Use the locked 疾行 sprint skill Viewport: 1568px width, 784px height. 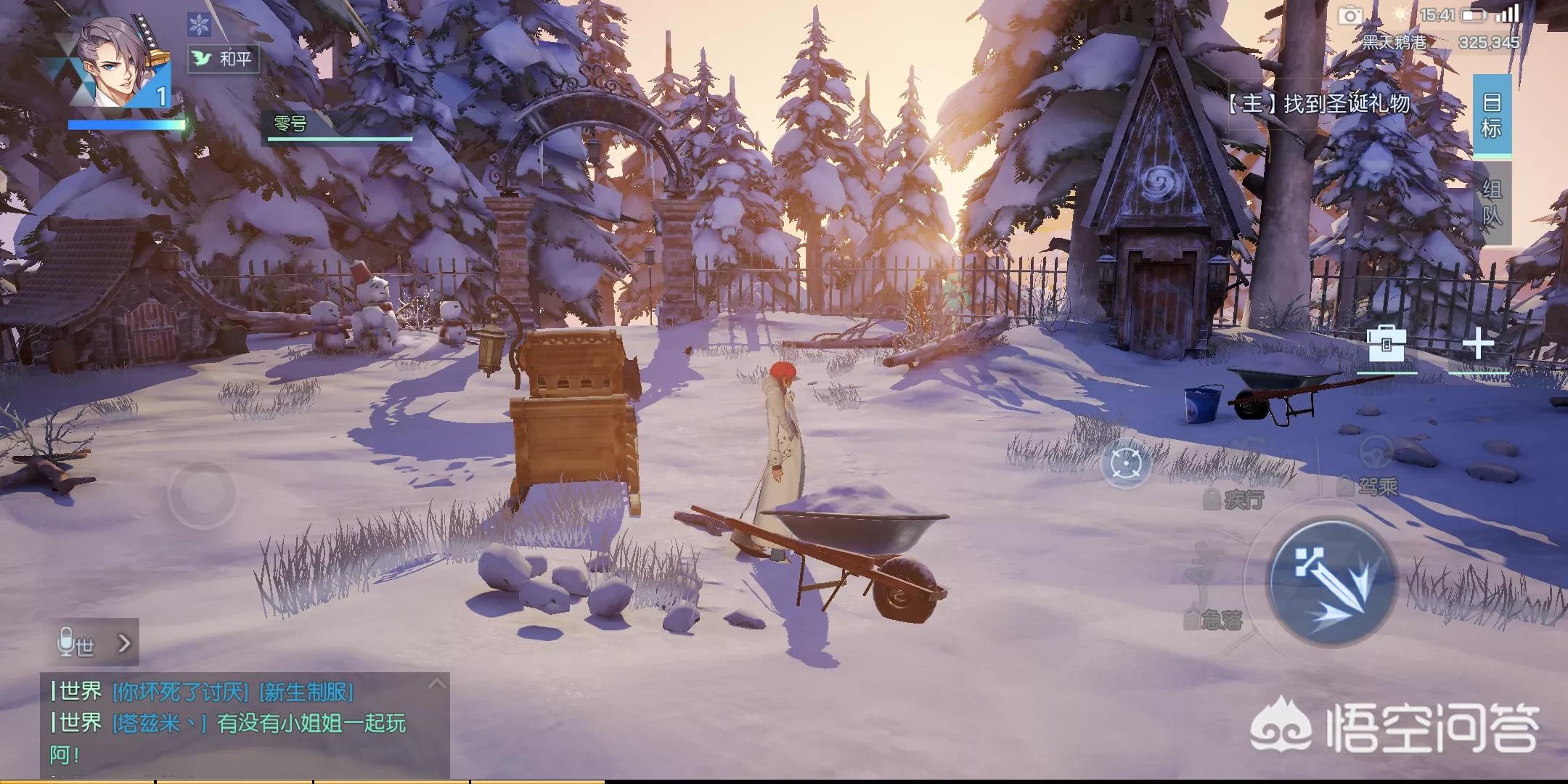(x=1236, y=499)
